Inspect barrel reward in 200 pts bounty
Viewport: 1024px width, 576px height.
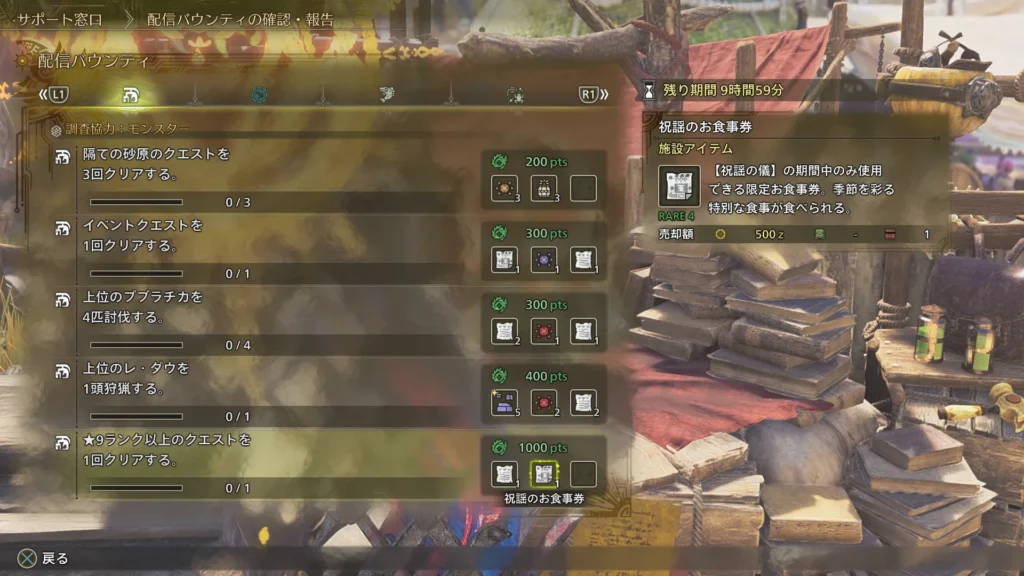(543, 188)
